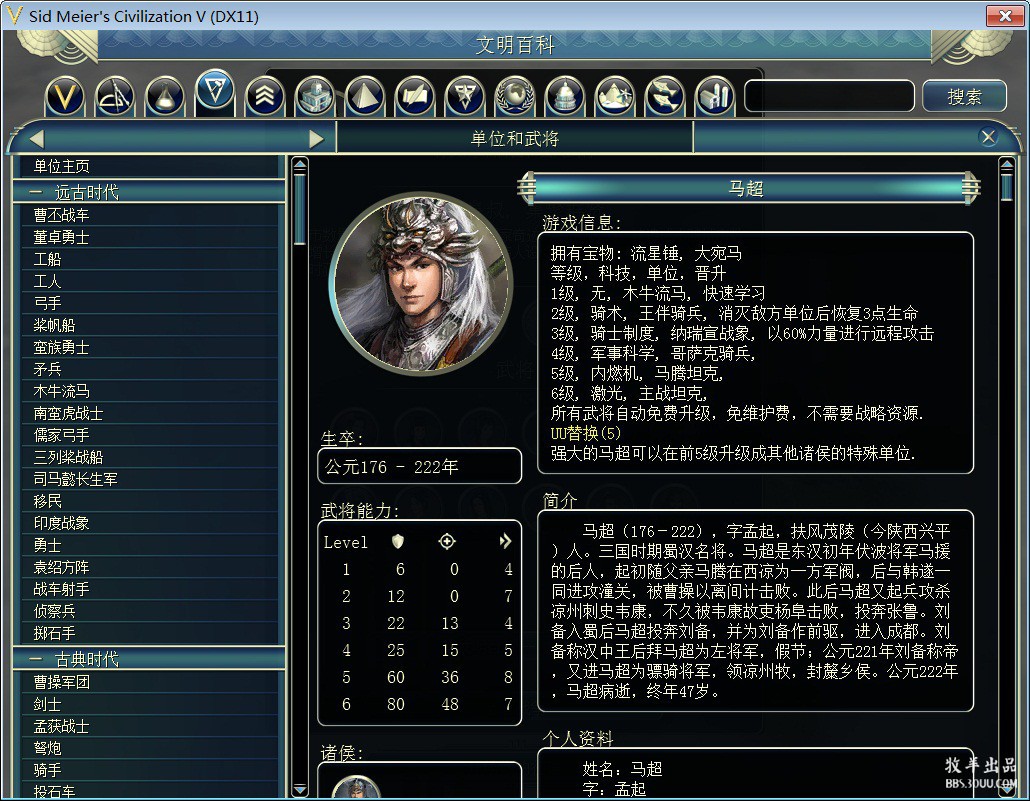Go forward using the right arrow
The height and width of the screenshot is (801, 1030).
(317, 139)
